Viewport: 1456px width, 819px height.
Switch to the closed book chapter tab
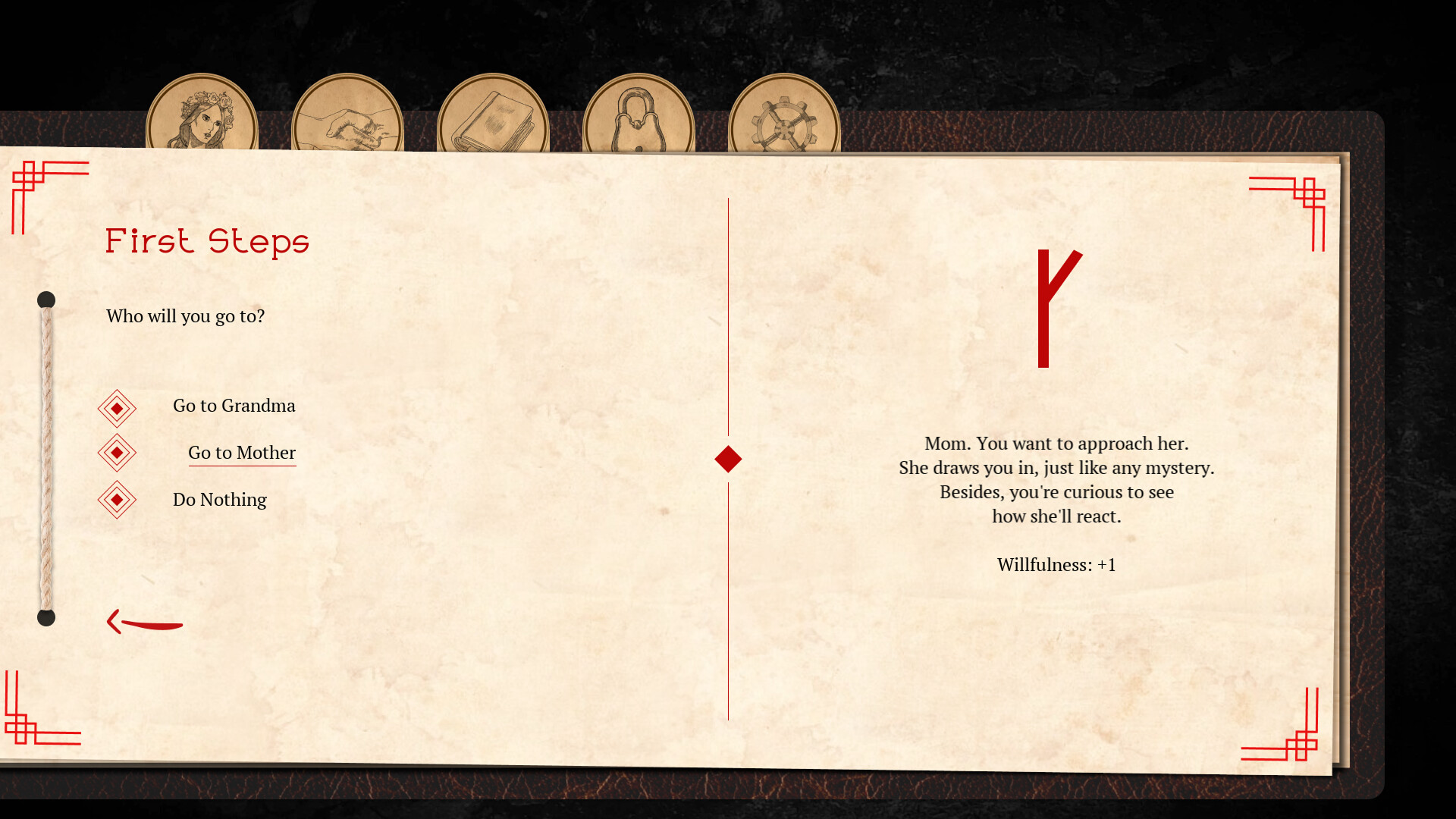click(493, 115)
